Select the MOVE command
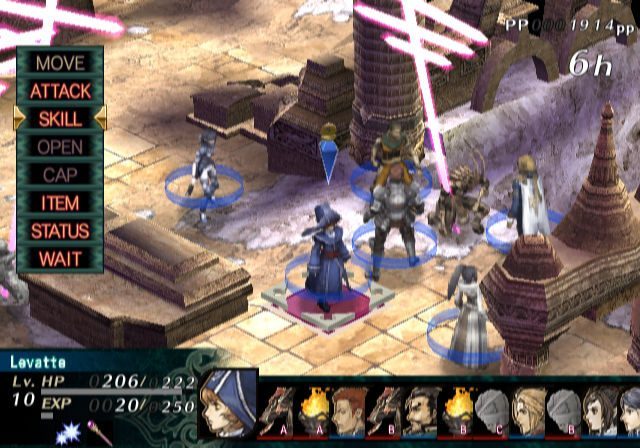 [x=60, y=62]
